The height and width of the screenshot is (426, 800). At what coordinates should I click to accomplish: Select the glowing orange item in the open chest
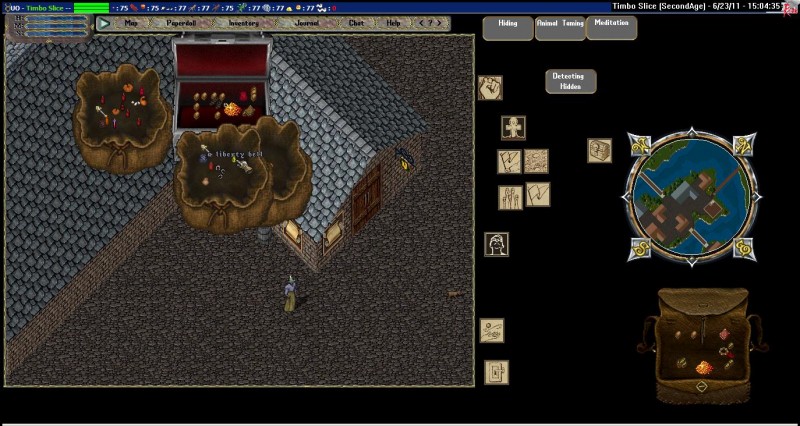[x=234, y=108]
